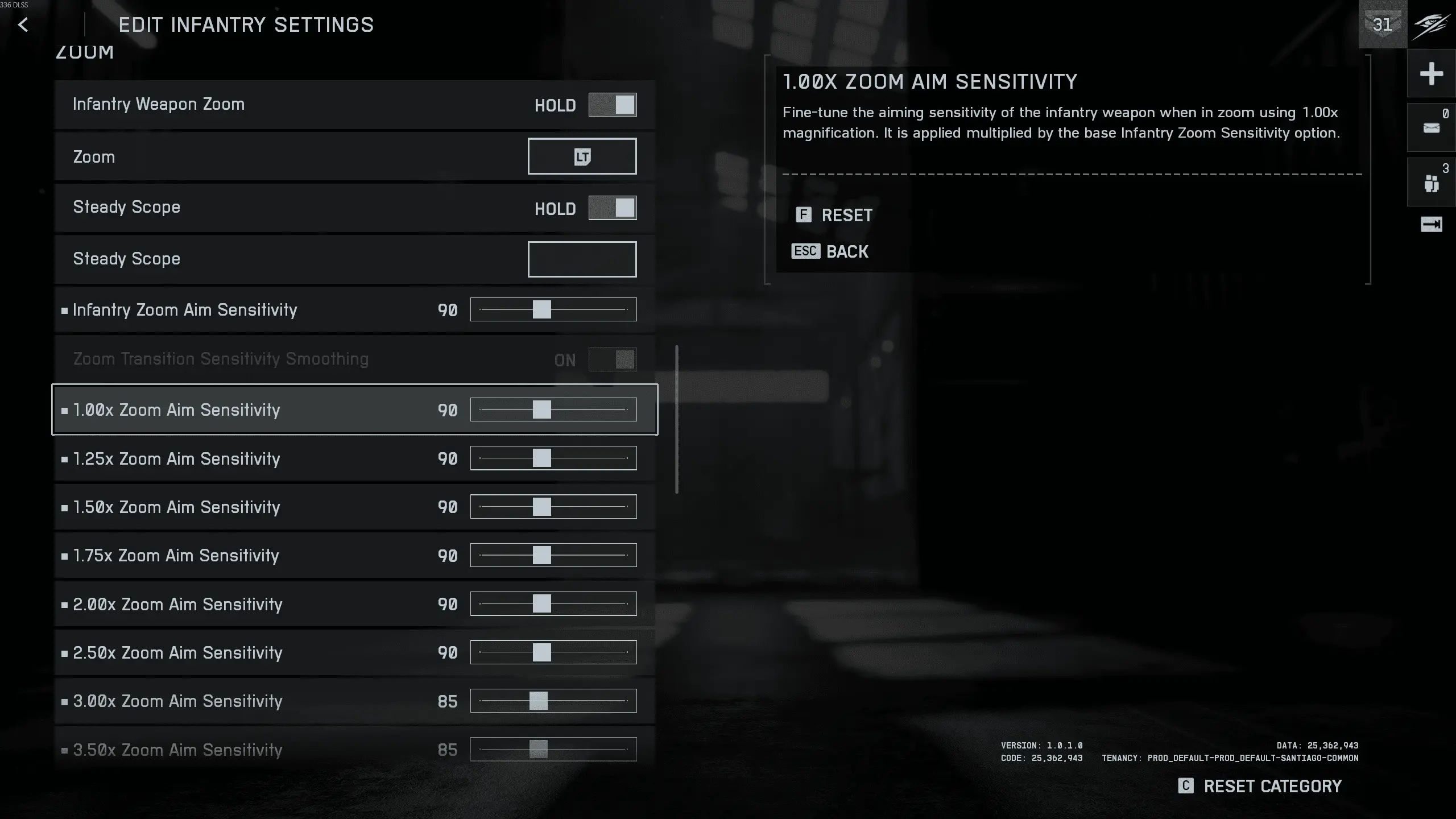Open the player rank emblem showing 31
Screen dimensions: 1456x819
point(1381,24)
